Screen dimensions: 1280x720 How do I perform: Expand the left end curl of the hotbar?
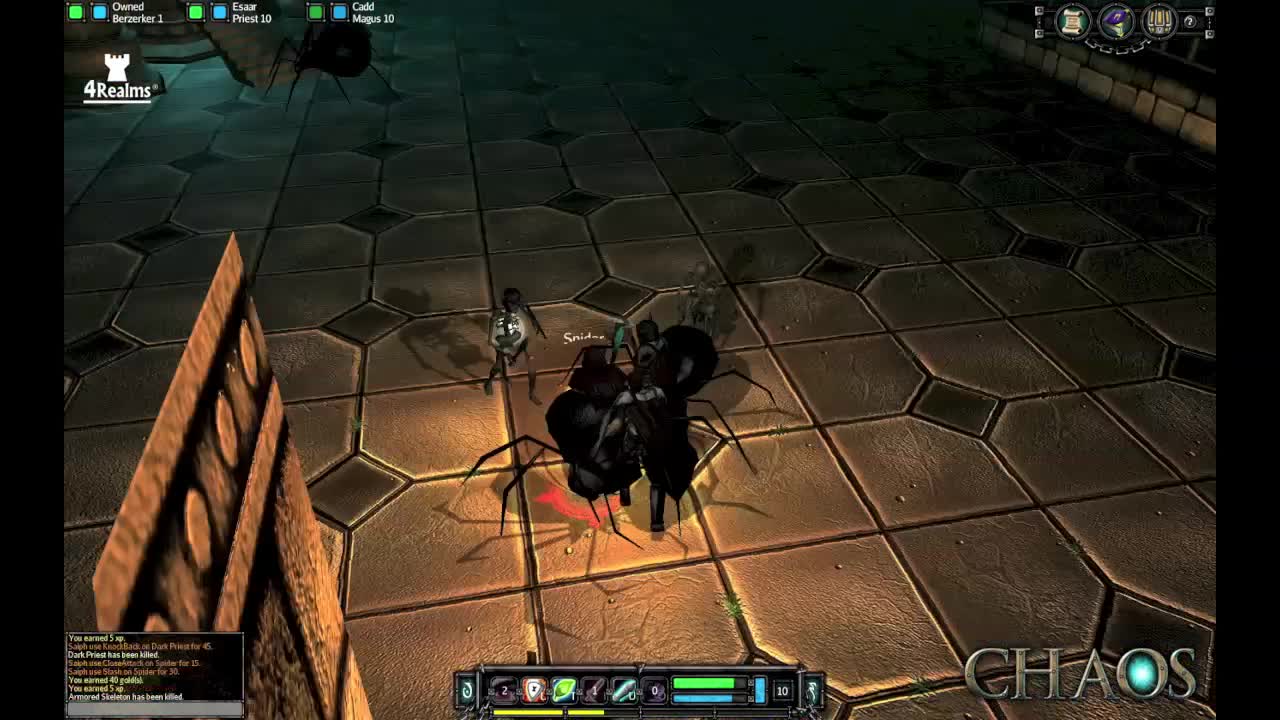pos(465,690)
